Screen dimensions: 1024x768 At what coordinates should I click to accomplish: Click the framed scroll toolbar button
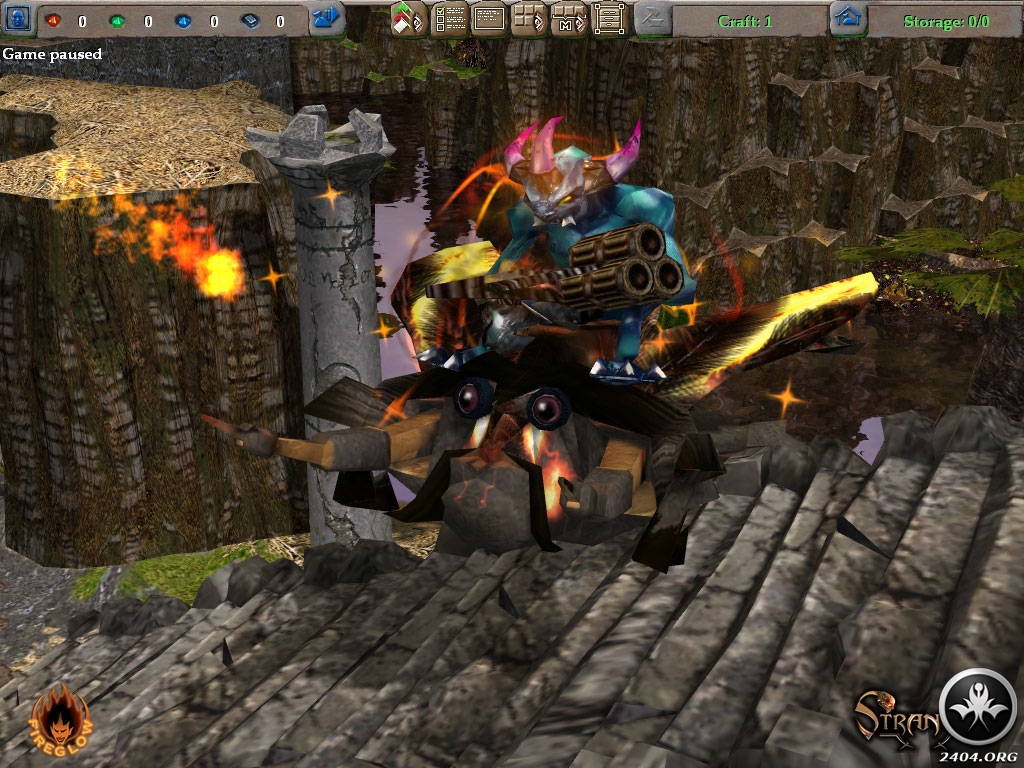(609, 19)
